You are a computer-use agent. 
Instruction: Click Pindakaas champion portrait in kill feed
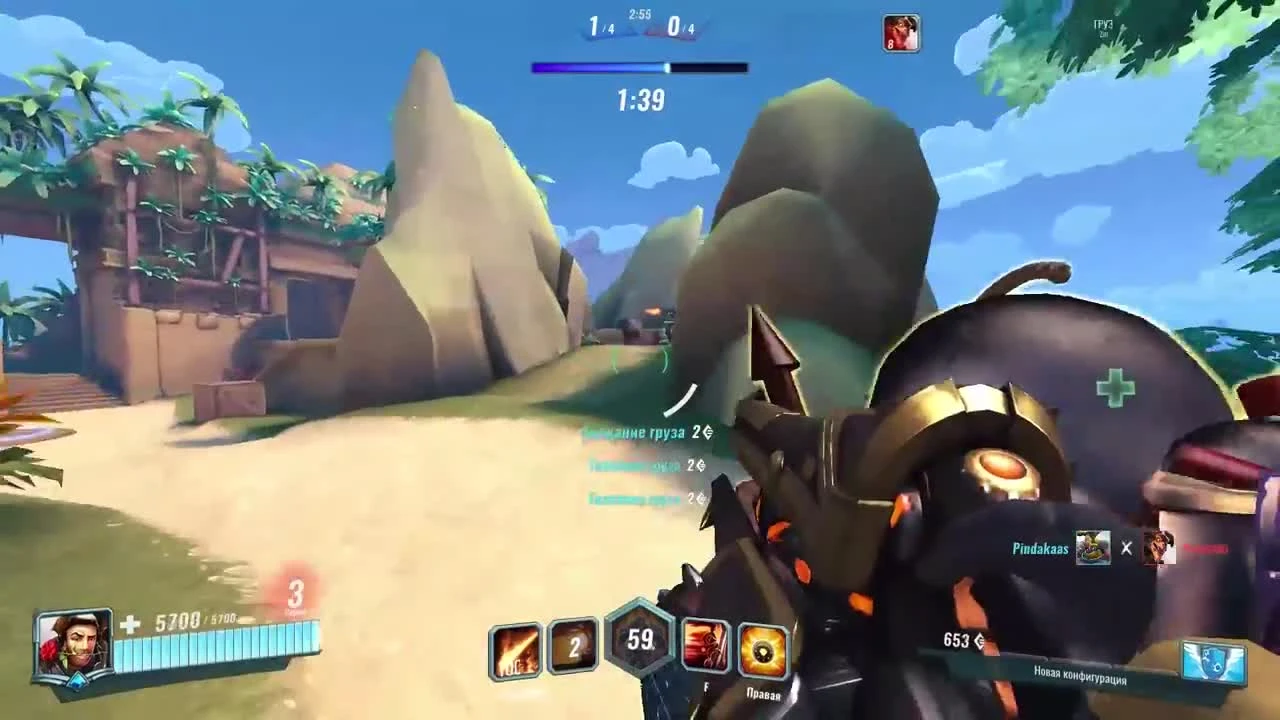1092,548
